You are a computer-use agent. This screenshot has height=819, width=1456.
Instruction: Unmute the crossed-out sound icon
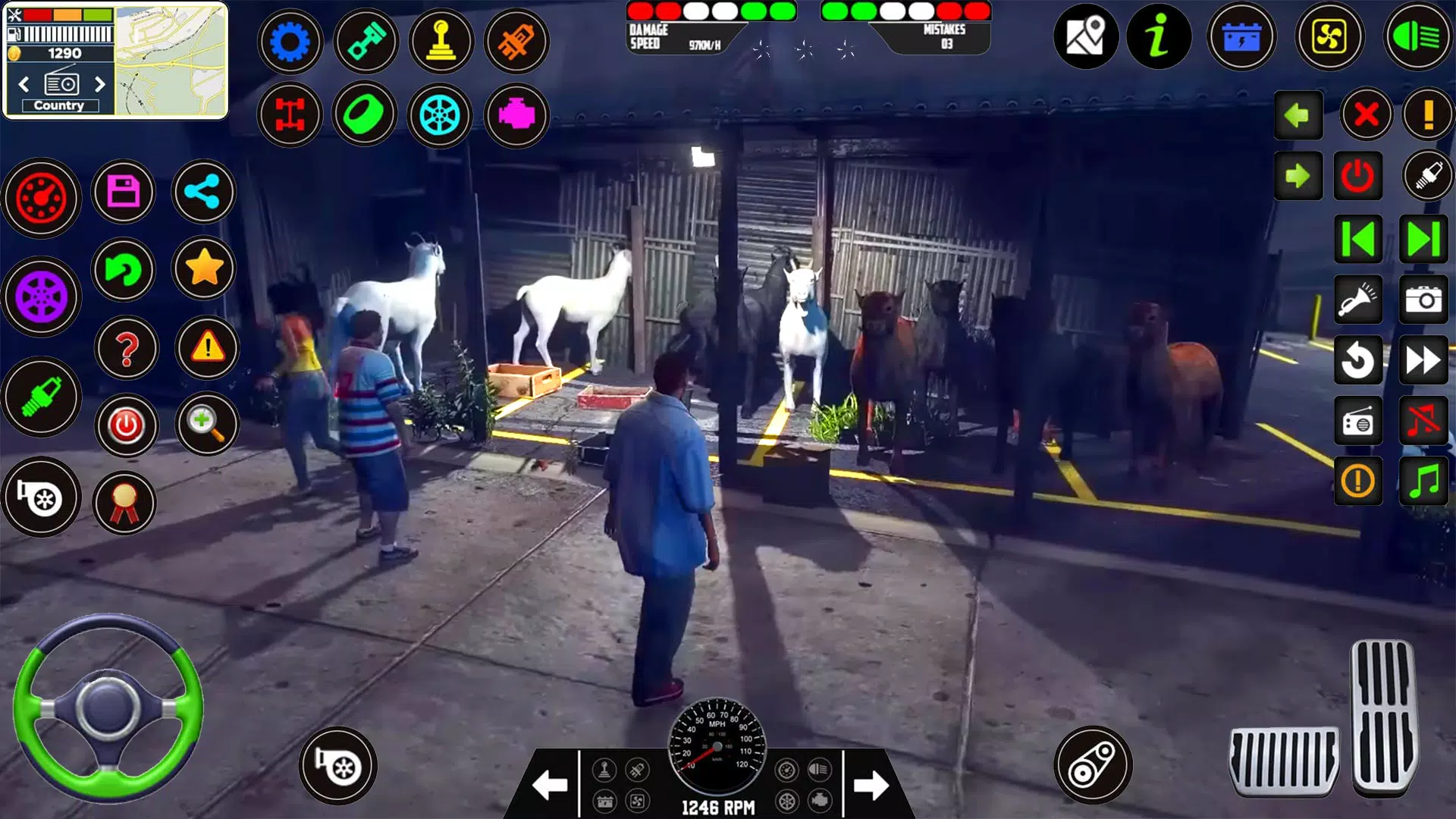[1424, 422]
